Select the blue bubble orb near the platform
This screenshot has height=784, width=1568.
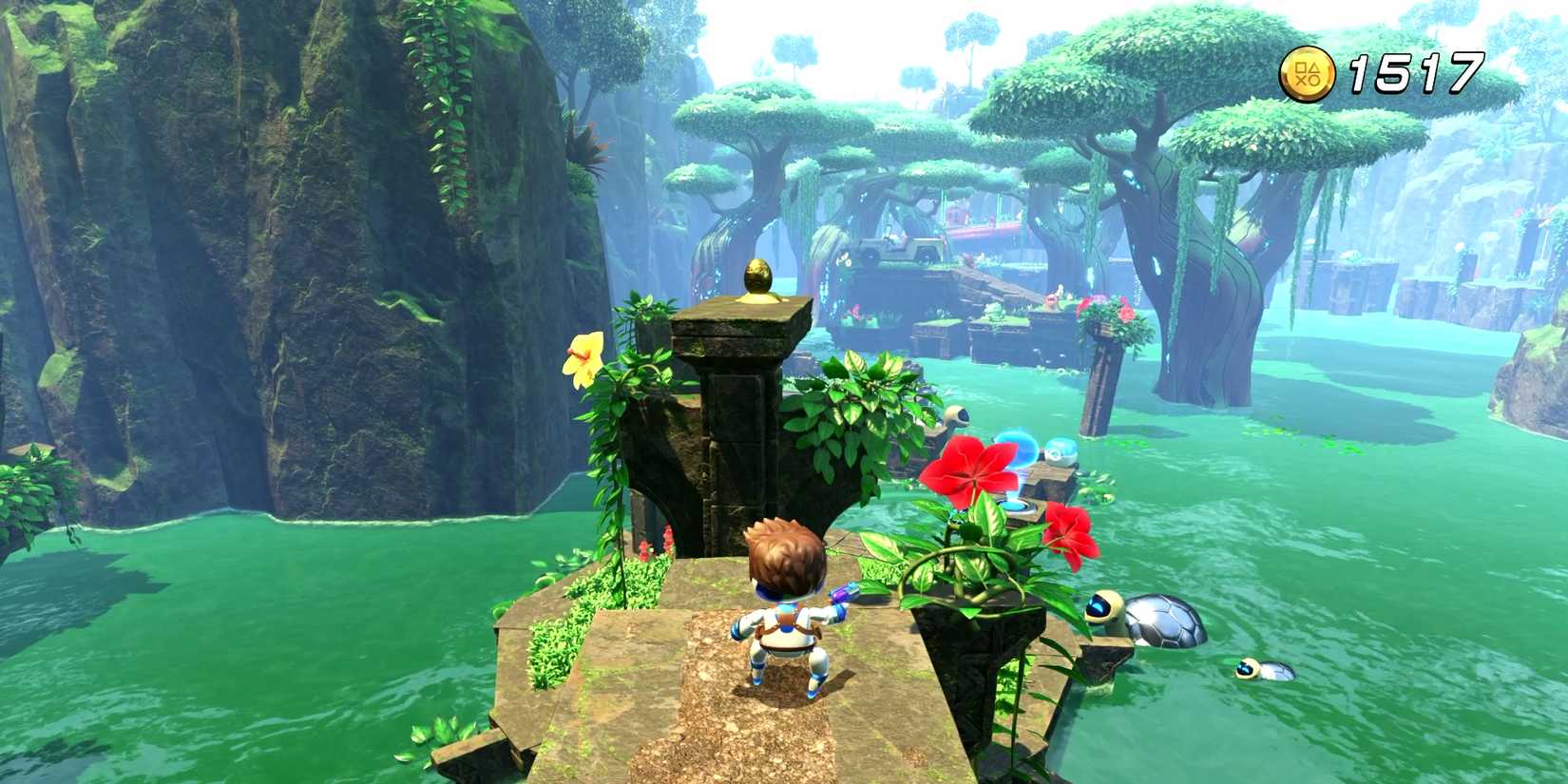coord(1020,447)
